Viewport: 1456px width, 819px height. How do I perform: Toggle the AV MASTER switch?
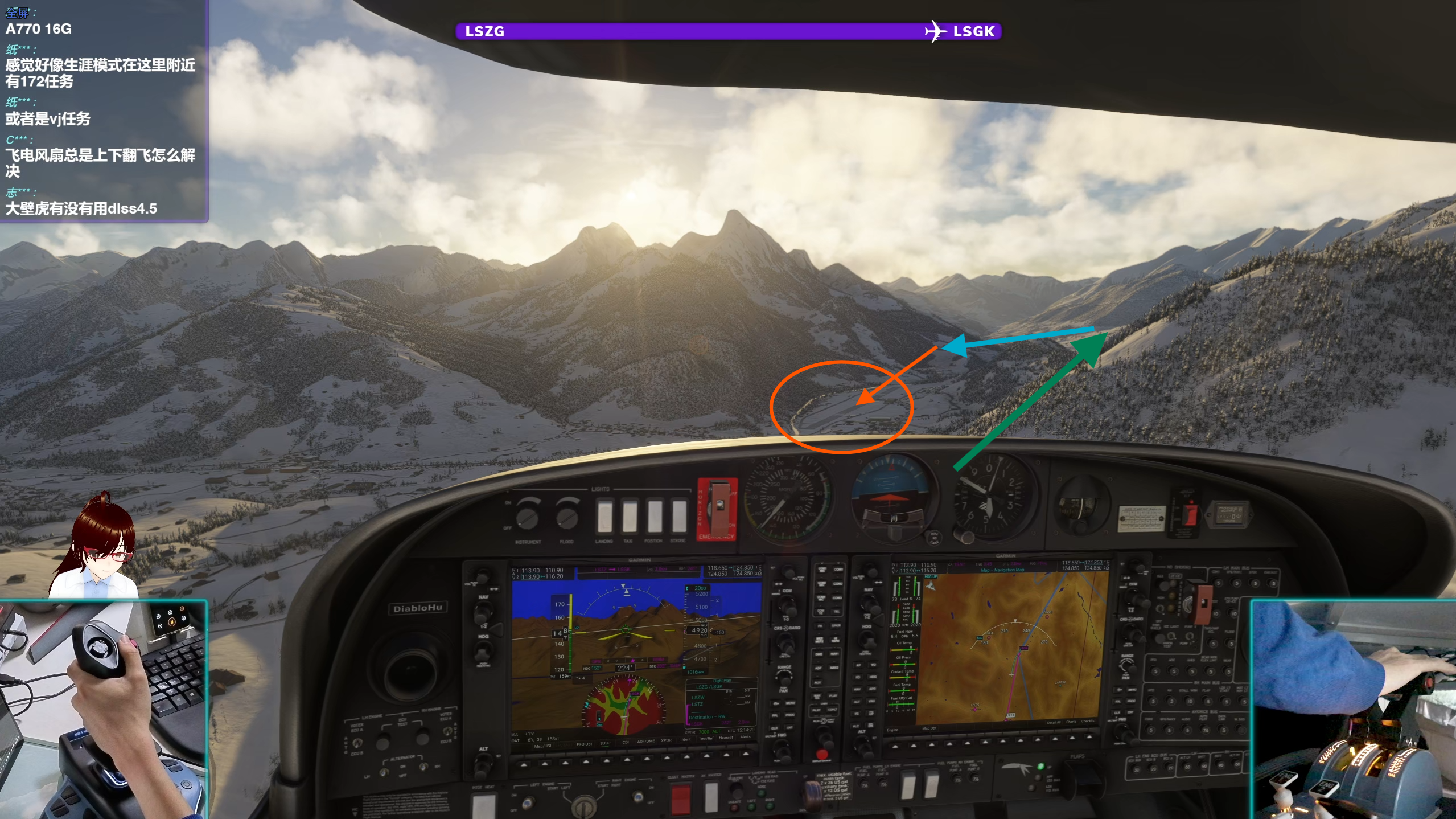(711, 796)
